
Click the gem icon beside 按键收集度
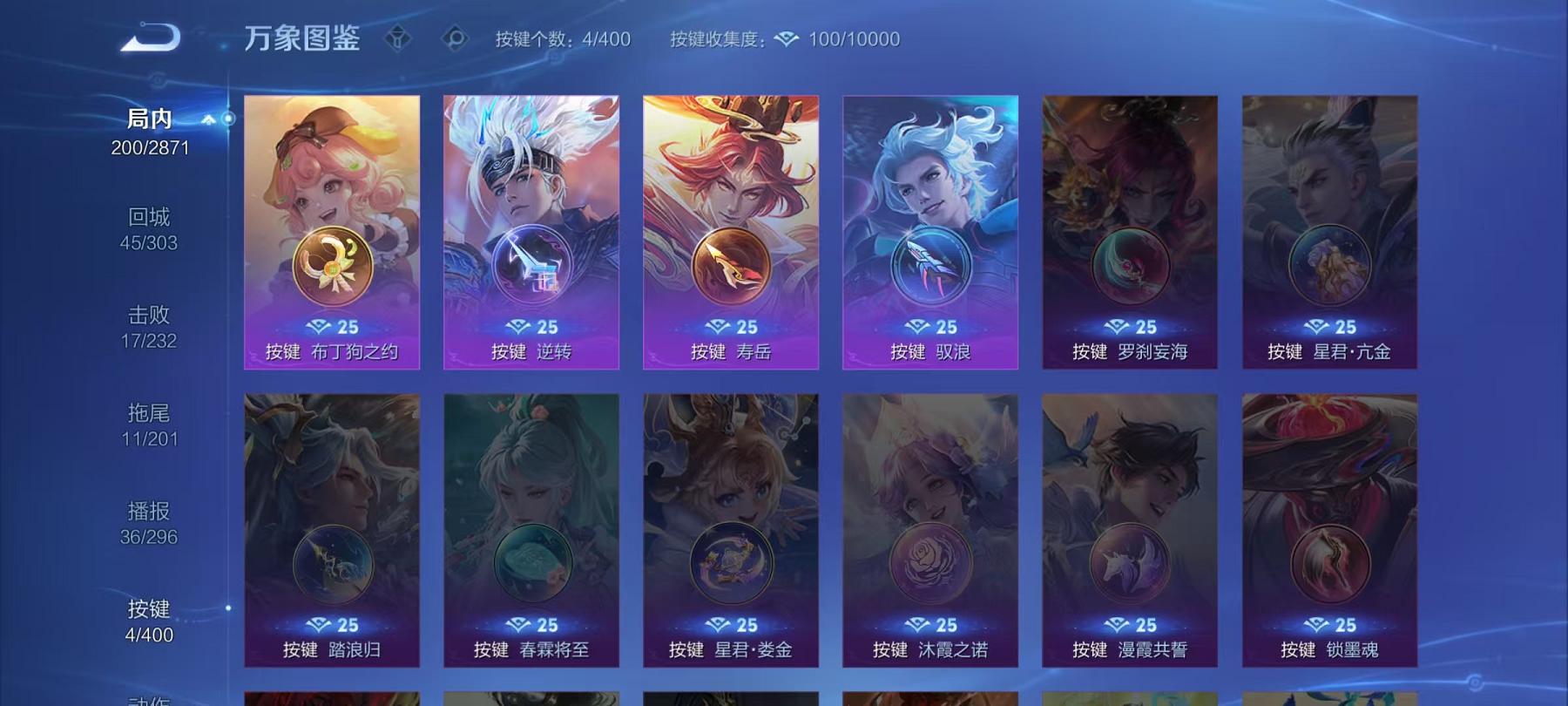coord(785,39)
